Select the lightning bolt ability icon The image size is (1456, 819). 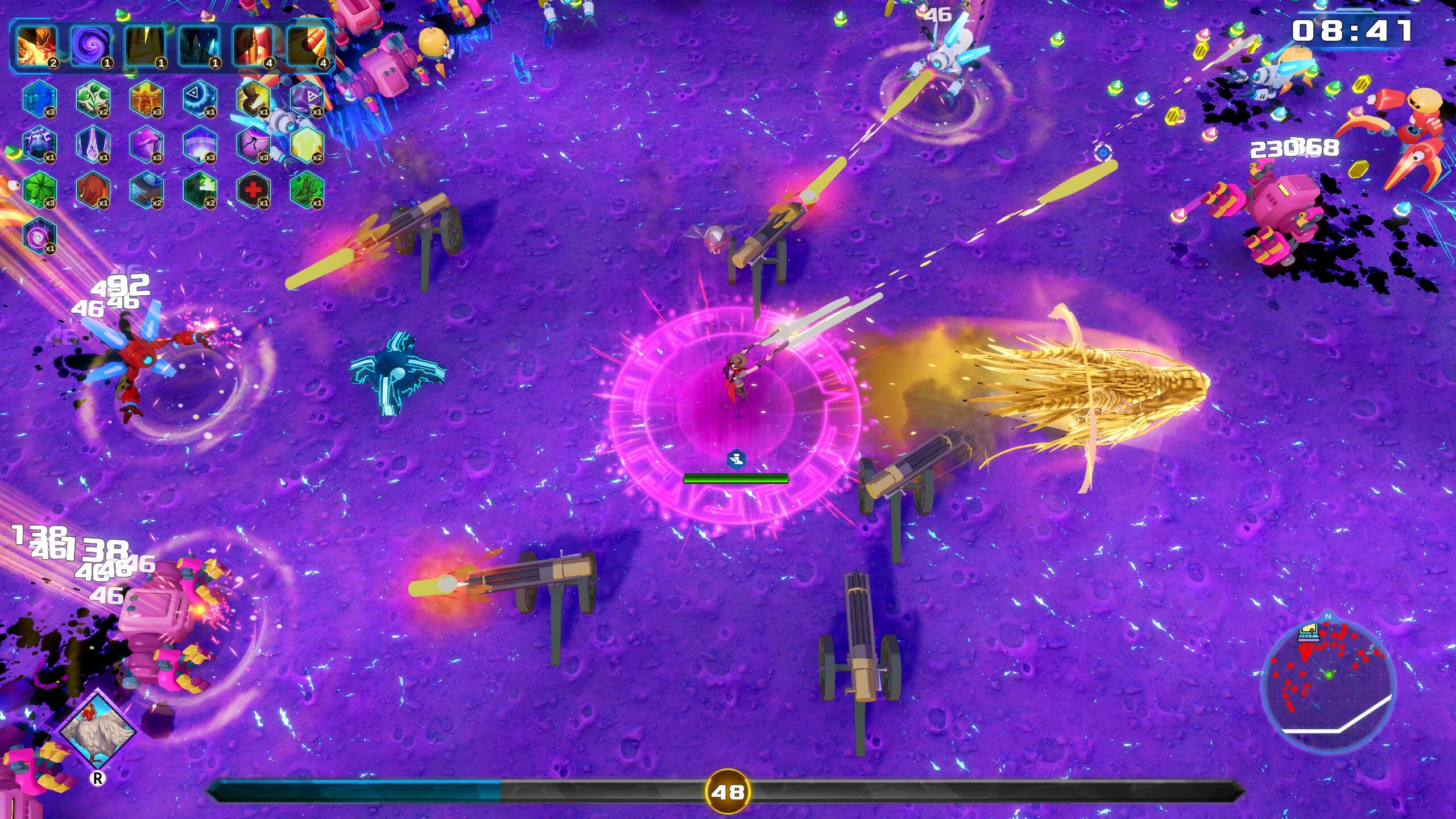tap(144, 47)
